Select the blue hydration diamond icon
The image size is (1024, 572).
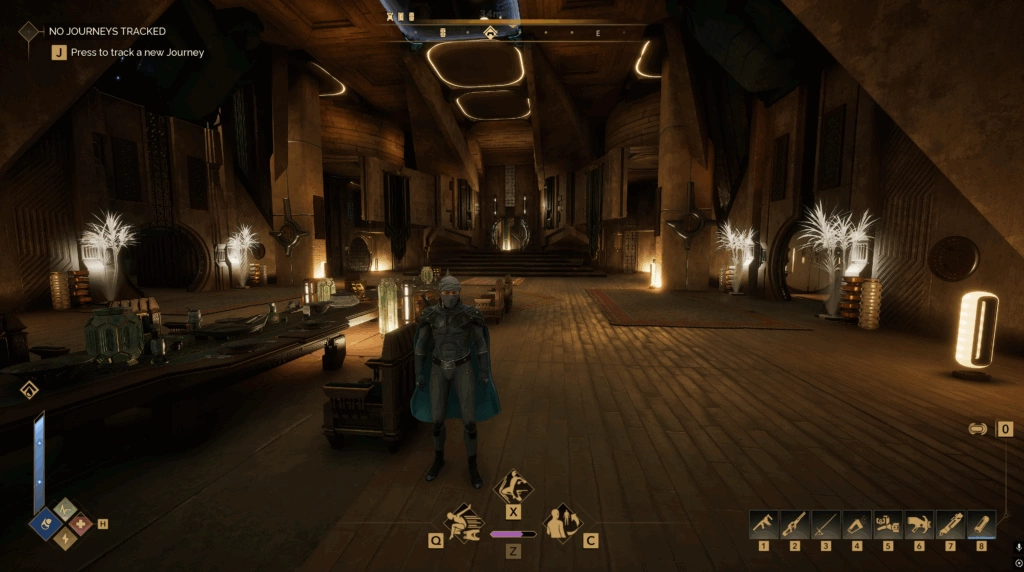click(46, 522)
